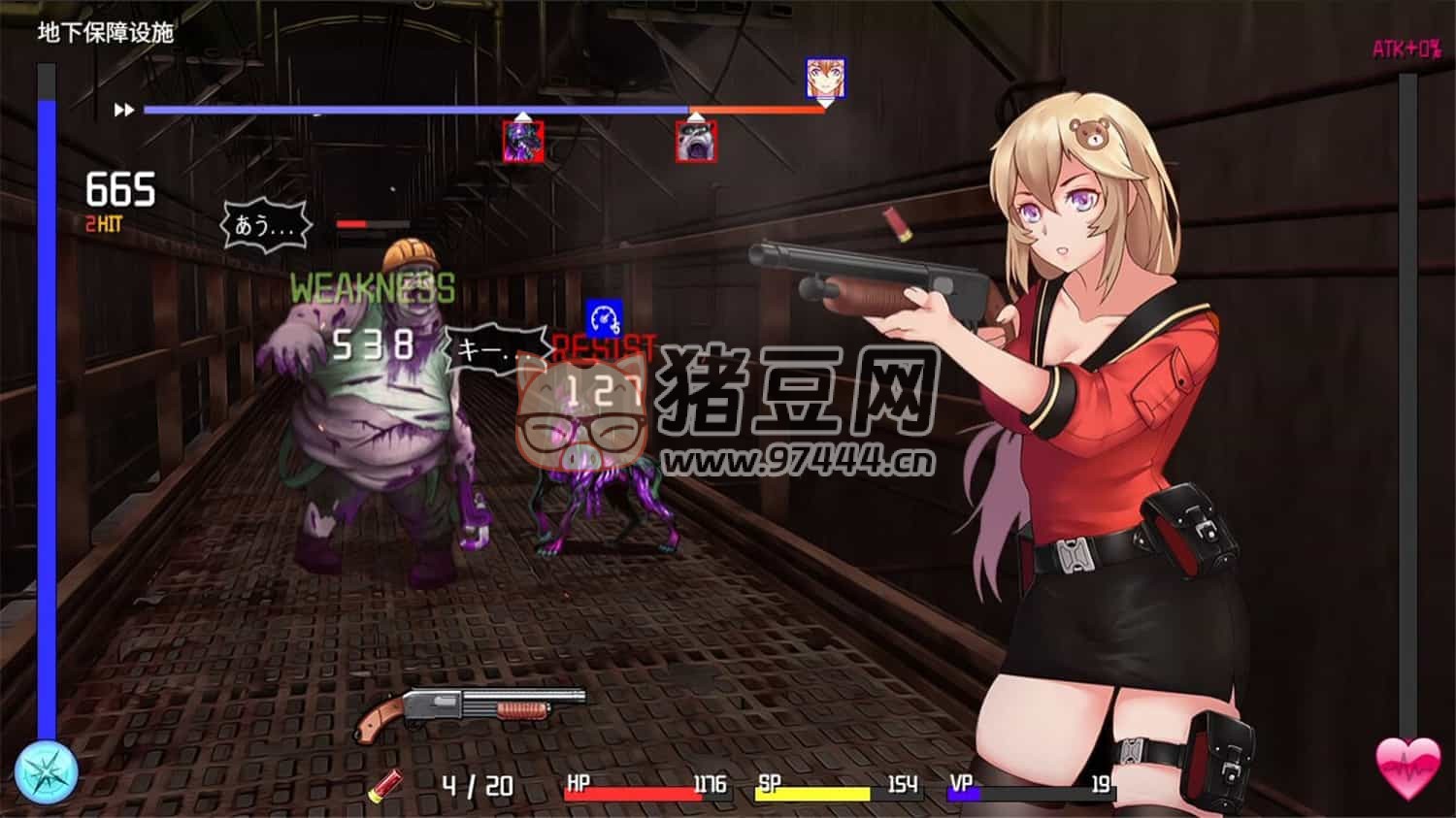
Task: Choose the pump shotgun weapon icon
Action: point(470,710)
